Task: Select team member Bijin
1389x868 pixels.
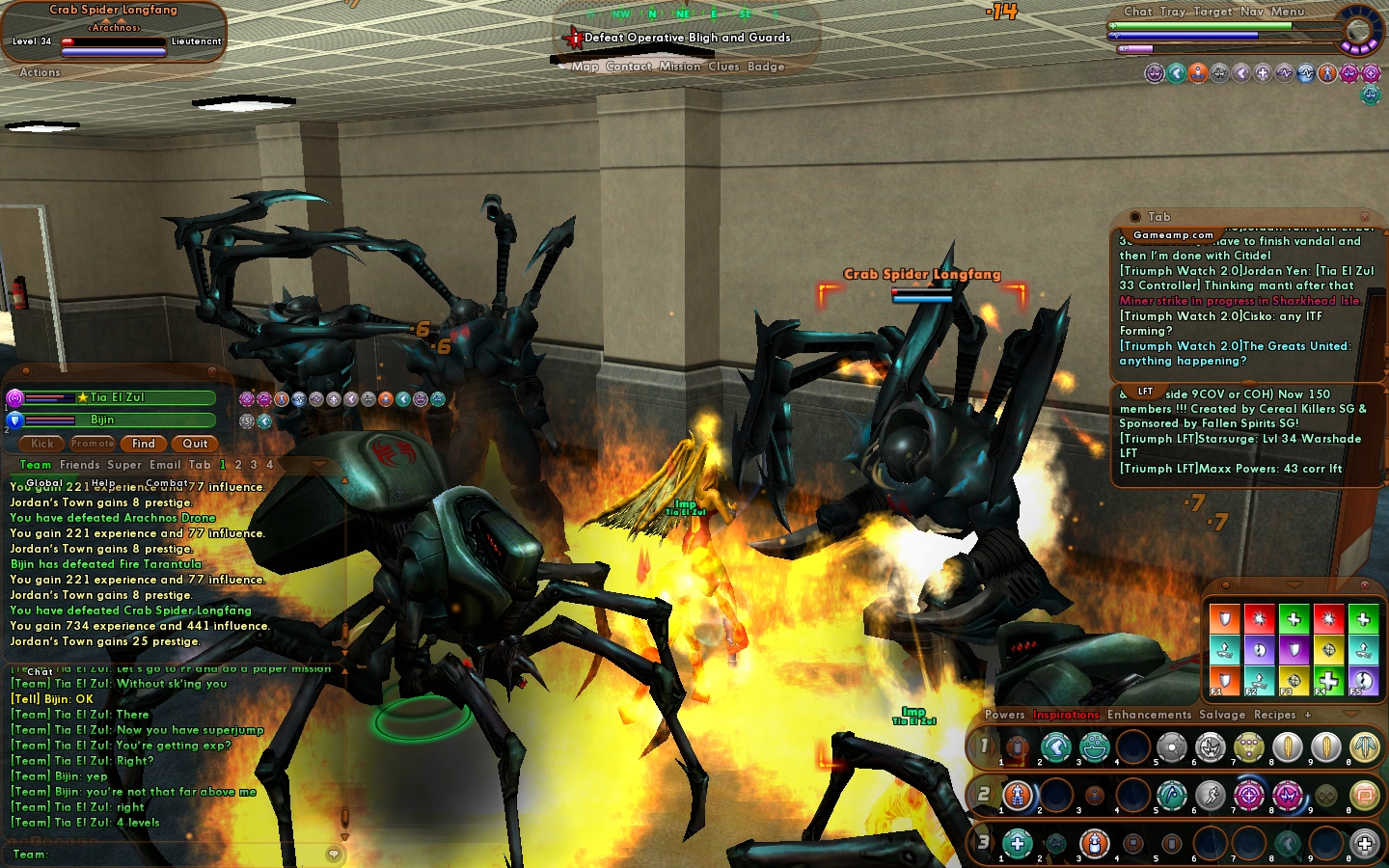Action: click(x=102, y=420)
